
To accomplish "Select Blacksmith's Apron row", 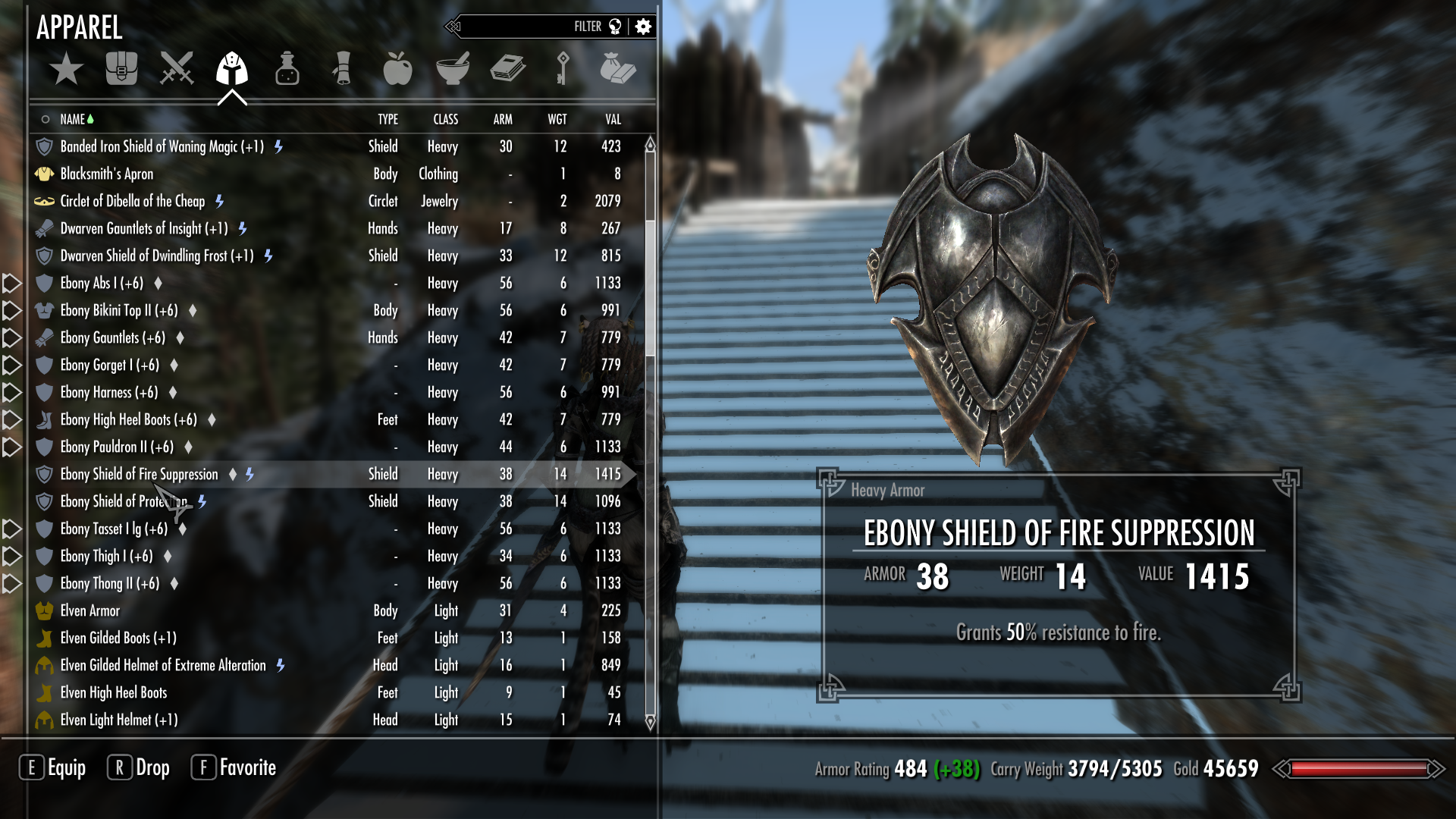I will click(107, 174).
